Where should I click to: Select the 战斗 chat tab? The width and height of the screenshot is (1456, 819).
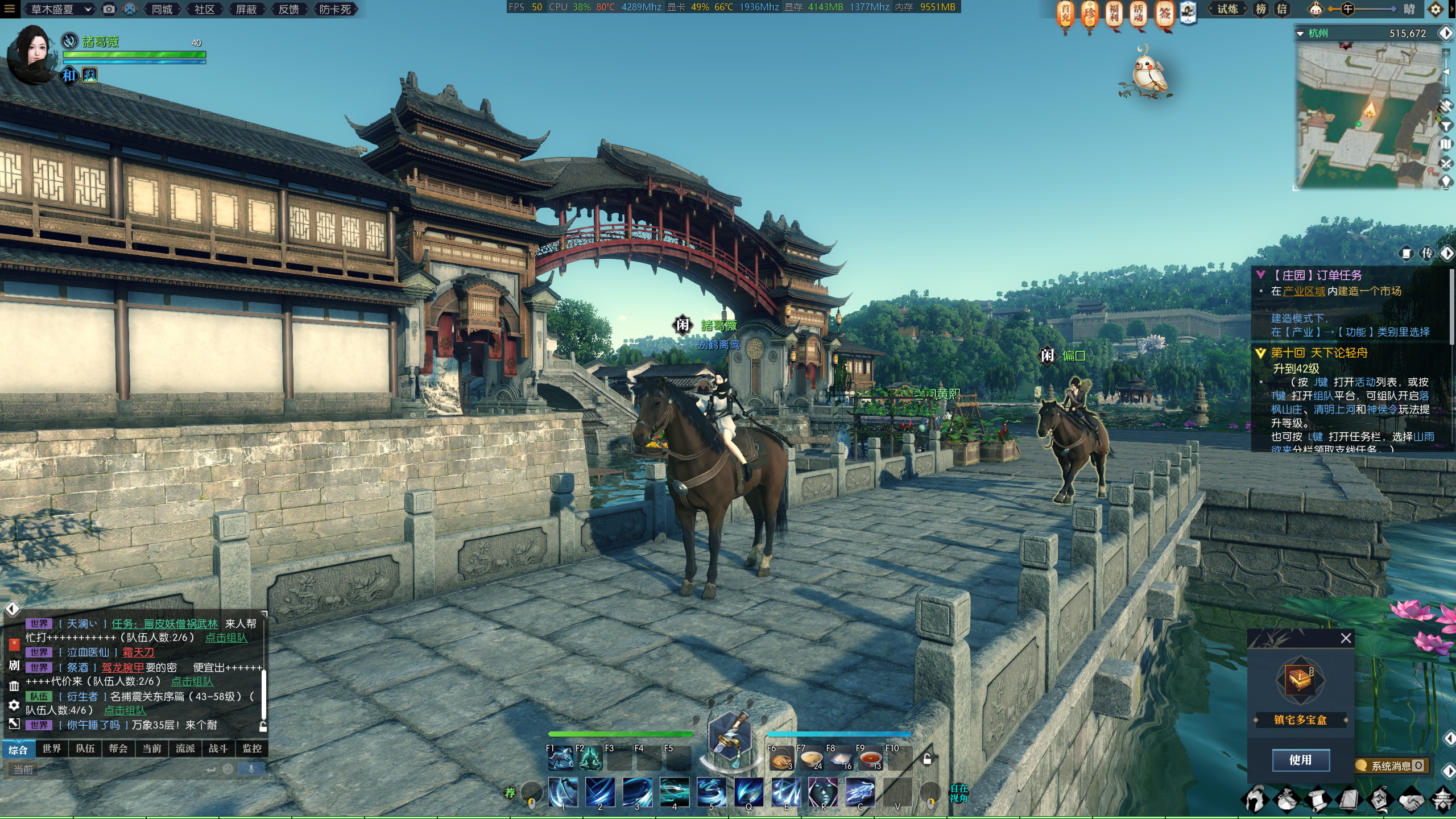[x=218, y=748]
